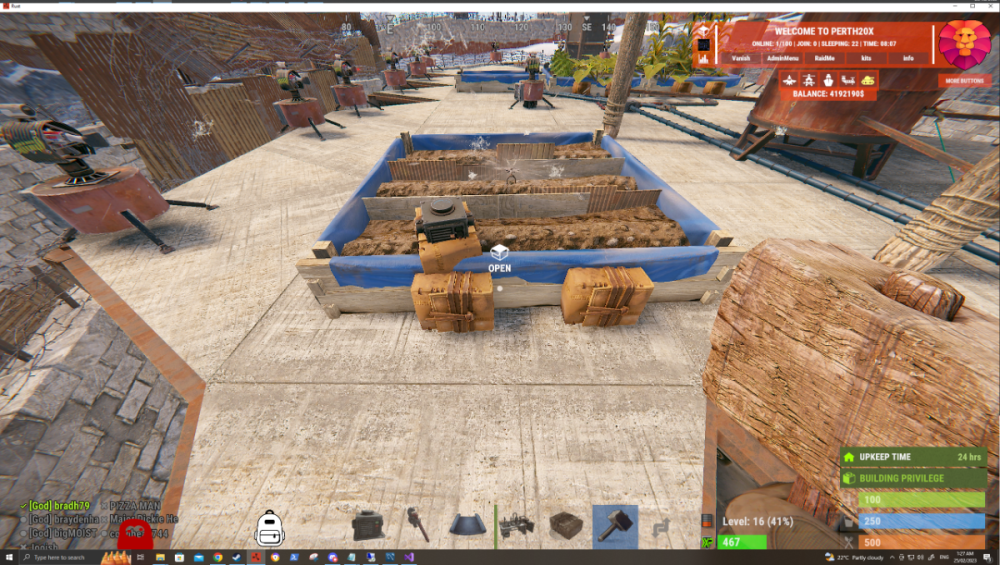1000x565 pixels.
Task: Open the Windows Start menu
Action: [9, 557]
